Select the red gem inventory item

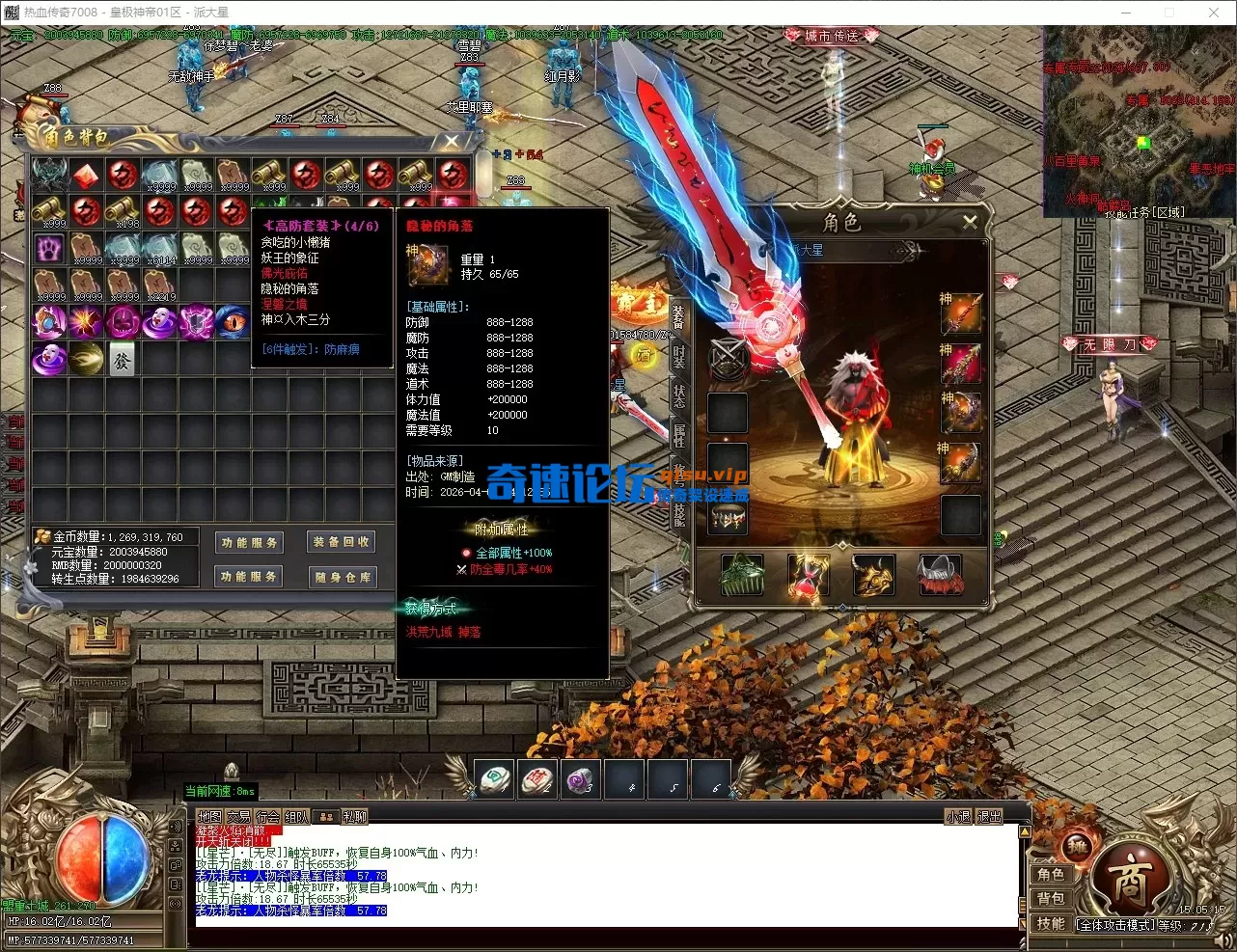point(86,175)
